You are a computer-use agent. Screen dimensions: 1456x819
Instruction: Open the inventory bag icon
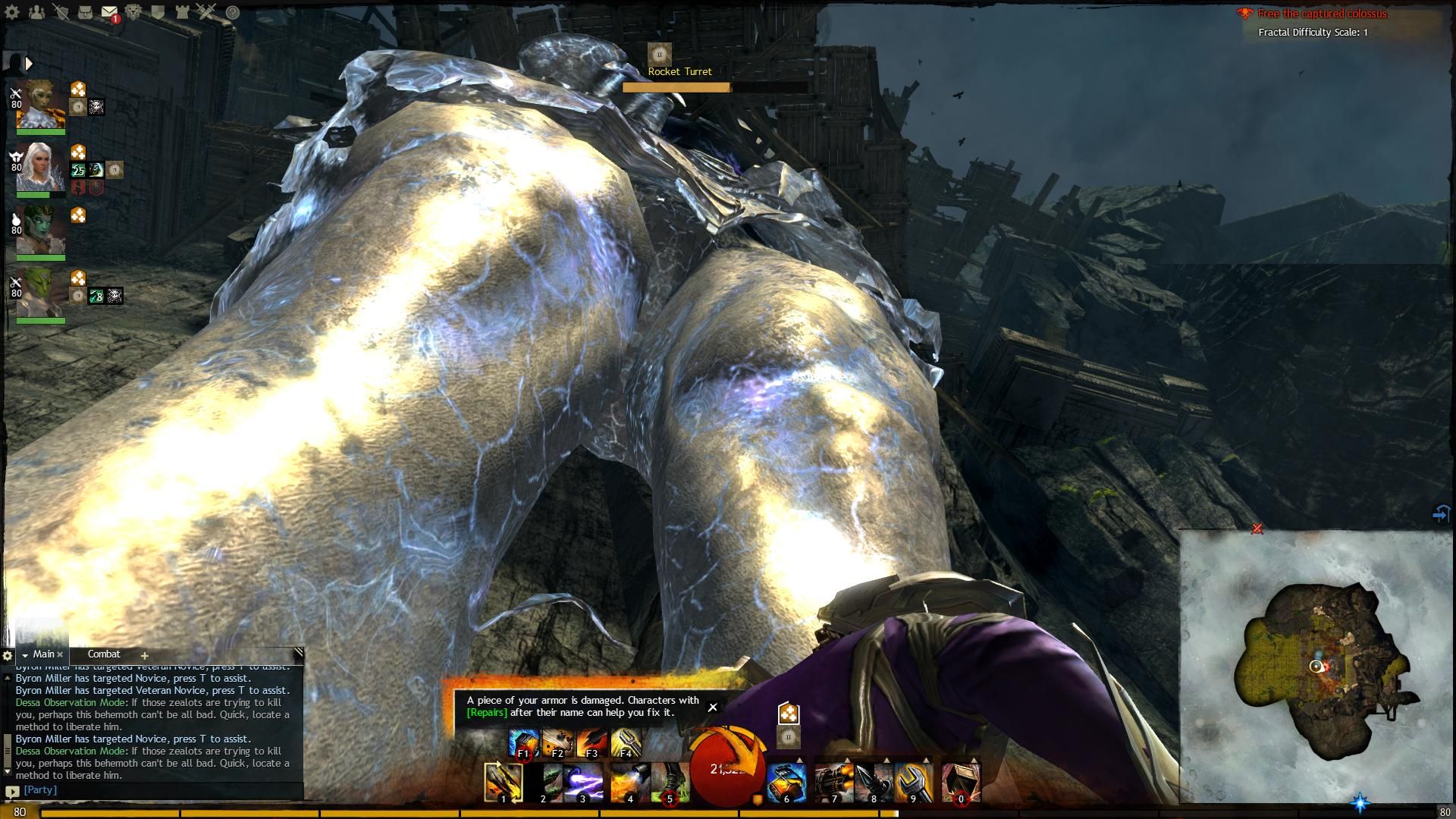click(85, 12)
